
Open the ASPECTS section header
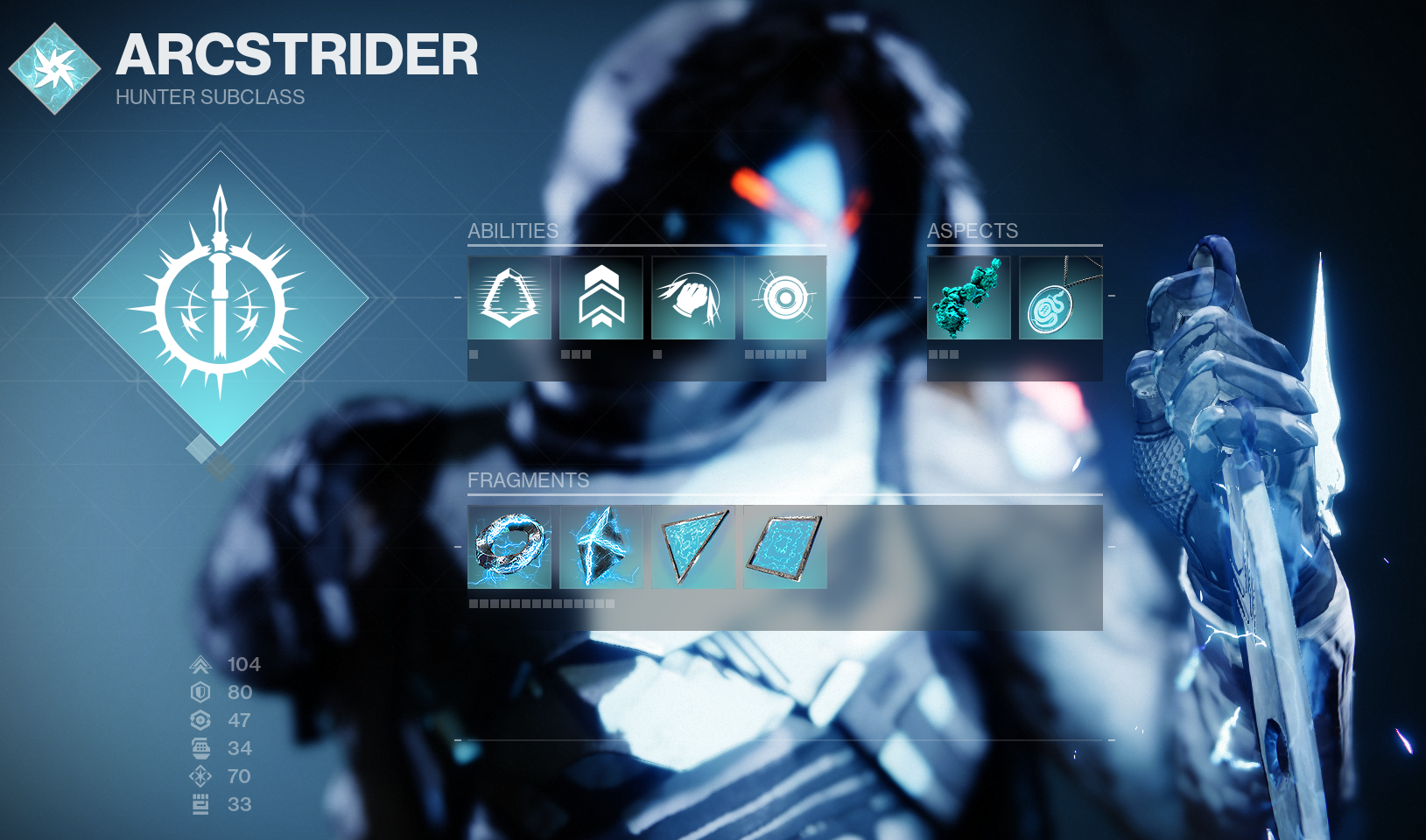[973, 231]
